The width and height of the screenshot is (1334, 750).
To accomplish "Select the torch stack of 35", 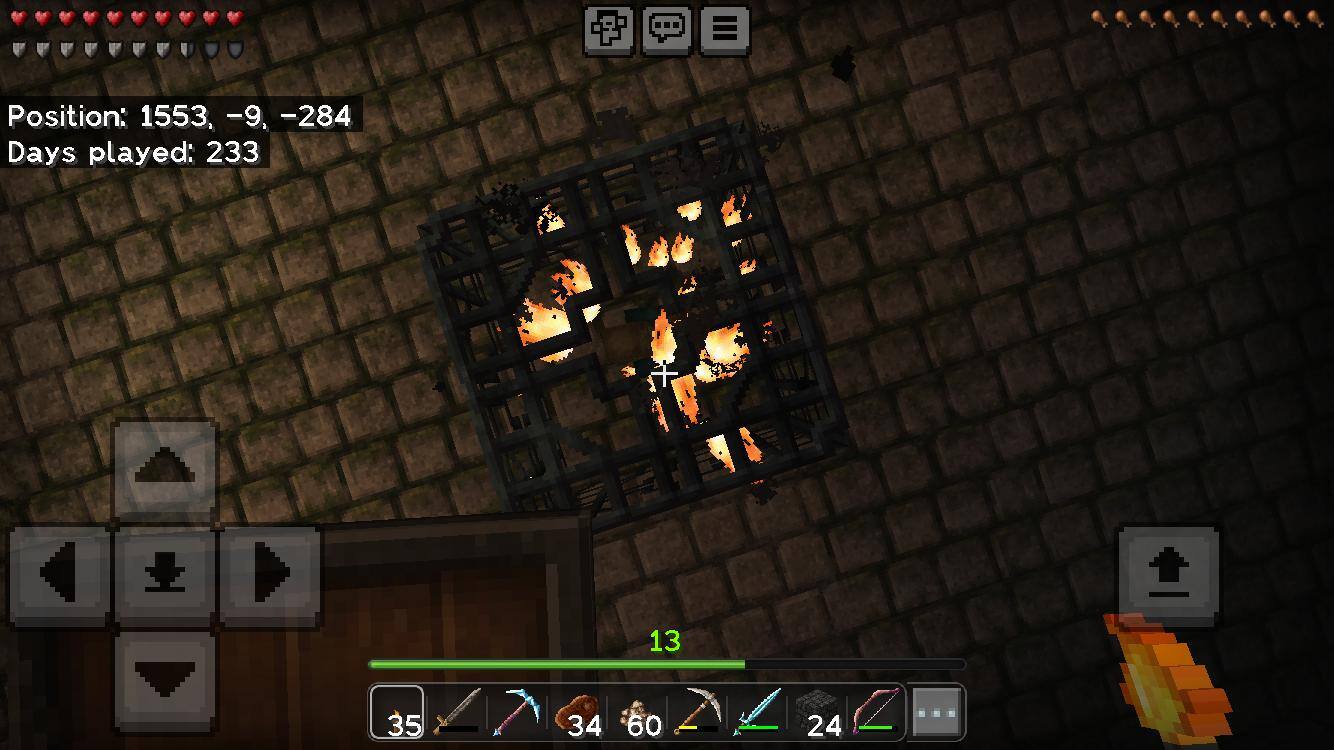I will (398, 713).
